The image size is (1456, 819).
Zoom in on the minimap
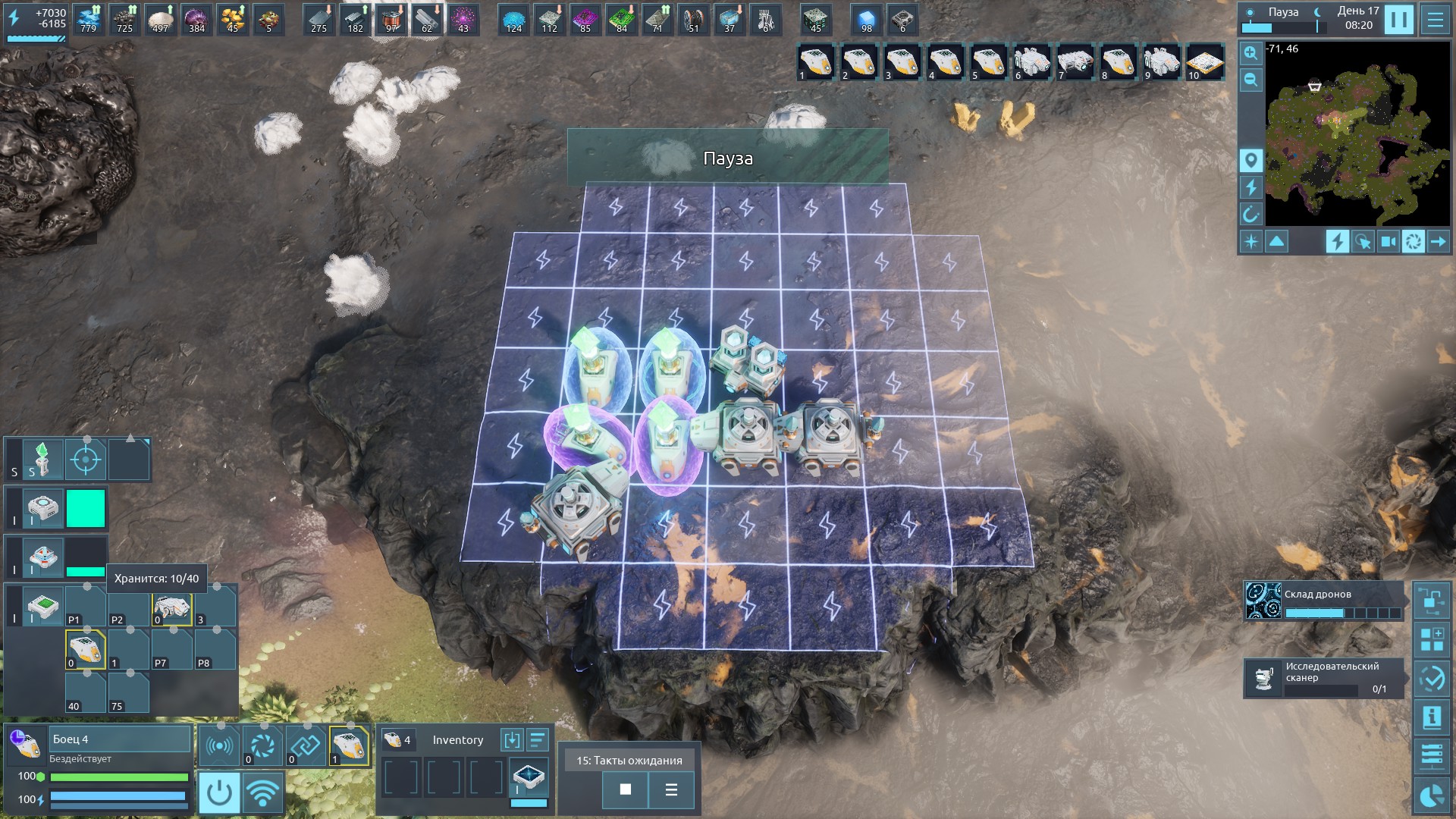[1250, 53]
